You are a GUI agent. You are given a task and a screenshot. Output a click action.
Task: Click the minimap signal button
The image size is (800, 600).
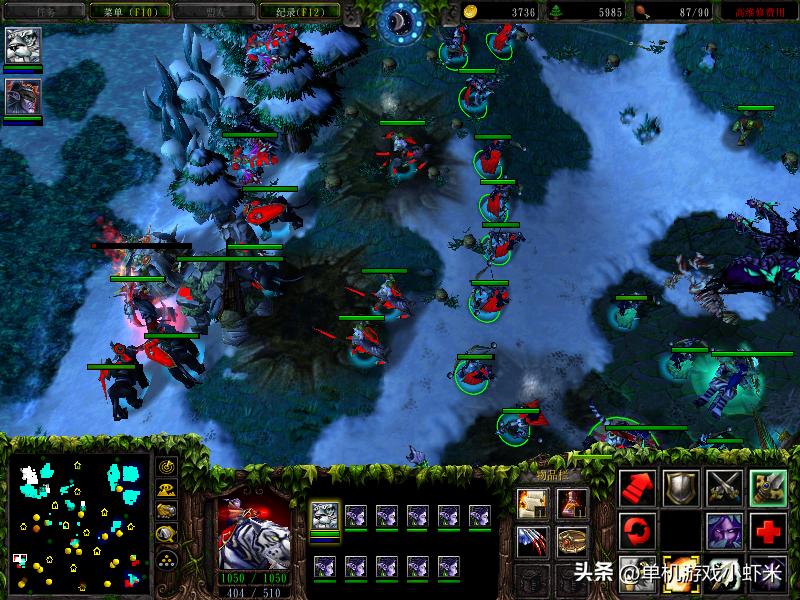click(167, 467)
